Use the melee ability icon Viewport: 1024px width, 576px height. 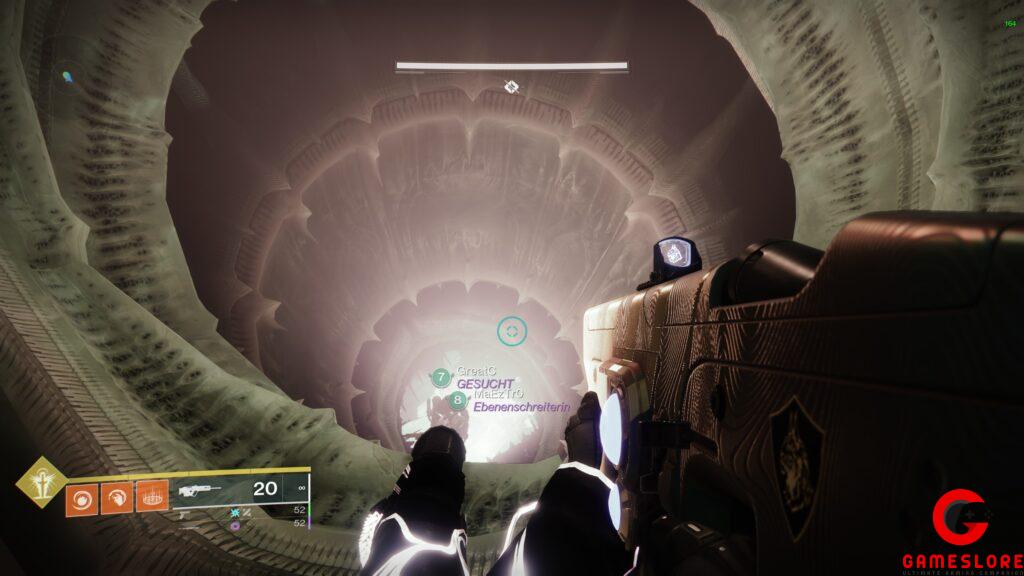click(x=117, y=499)
